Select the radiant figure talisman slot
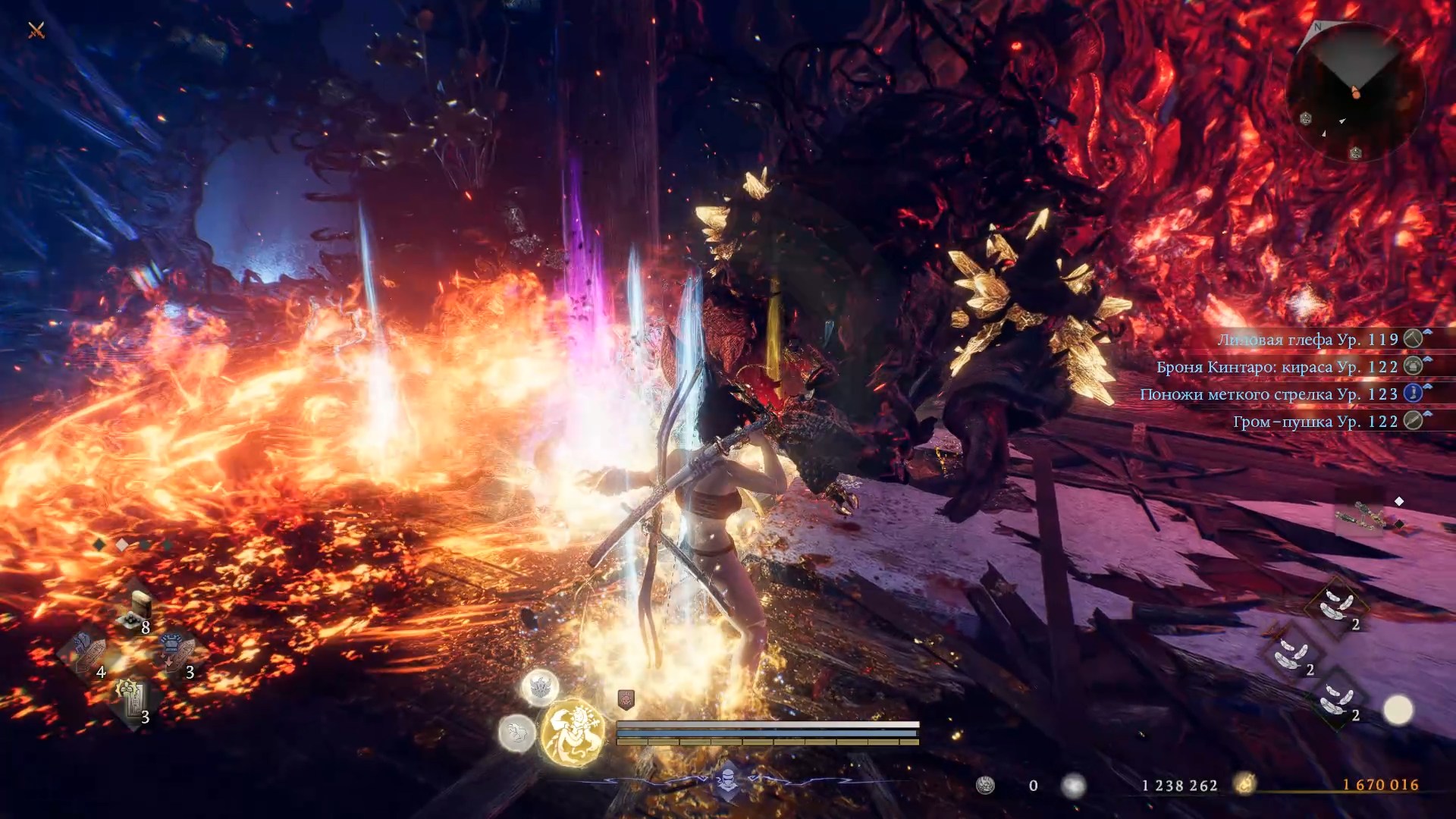 pos(133,699)
